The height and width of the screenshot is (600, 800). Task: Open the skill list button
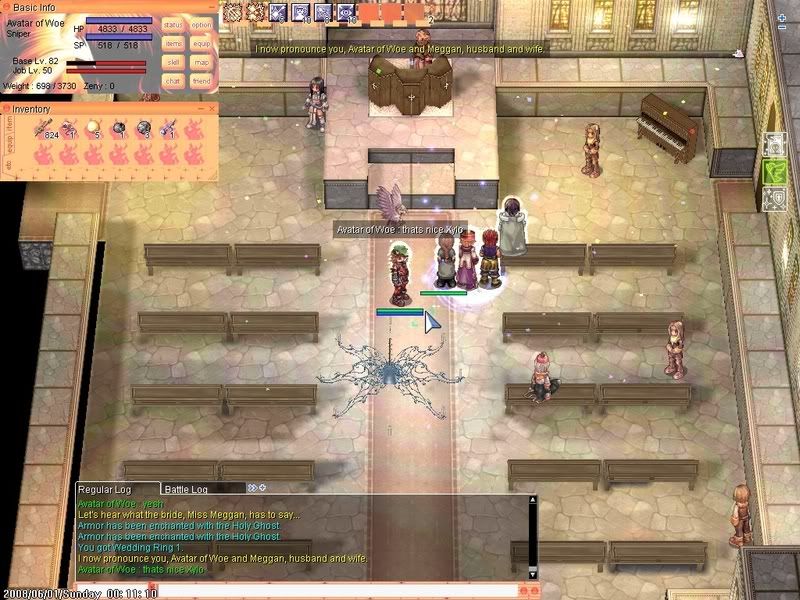click(173, 62)
